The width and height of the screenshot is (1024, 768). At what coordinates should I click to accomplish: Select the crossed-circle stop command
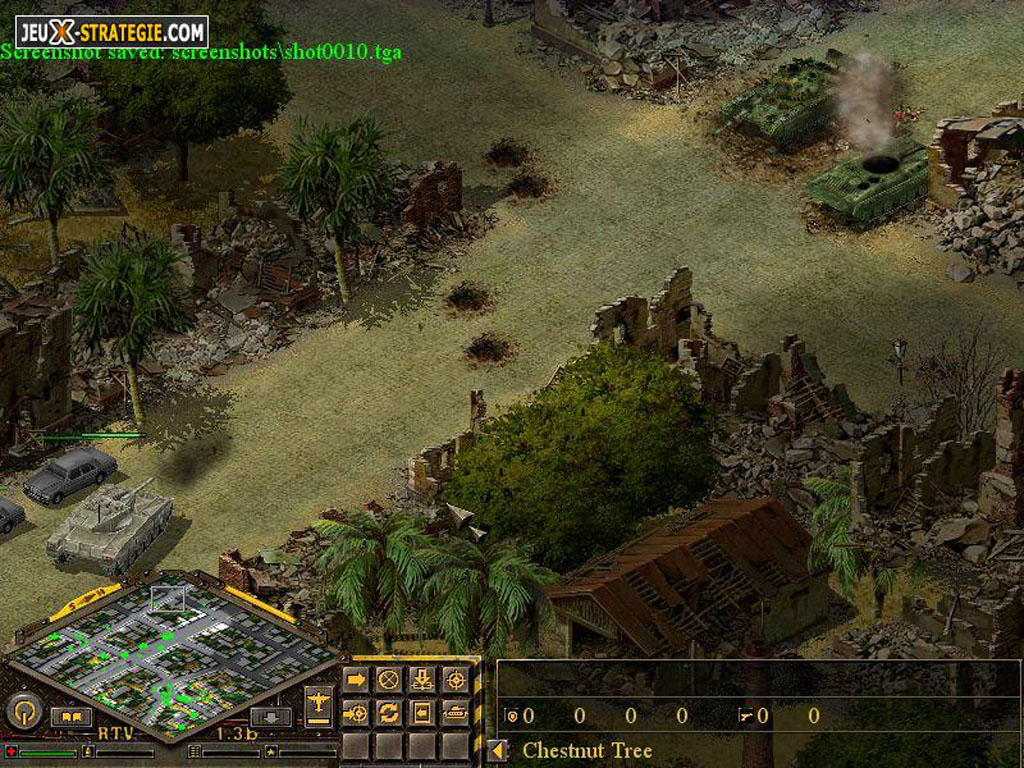[x=389, y=680]
